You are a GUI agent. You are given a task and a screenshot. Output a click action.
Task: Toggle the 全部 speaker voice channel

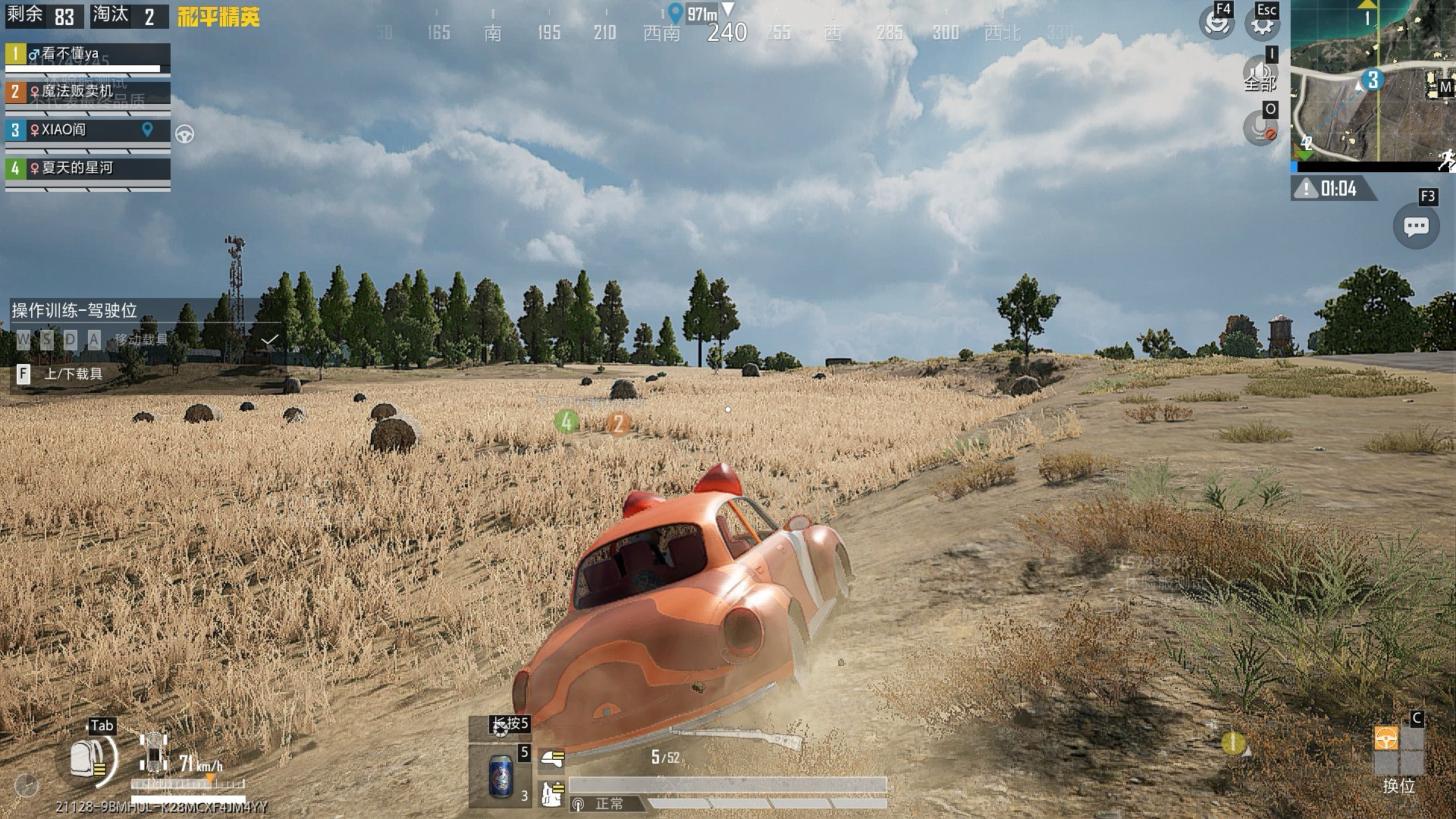[x=1260, y=74]
